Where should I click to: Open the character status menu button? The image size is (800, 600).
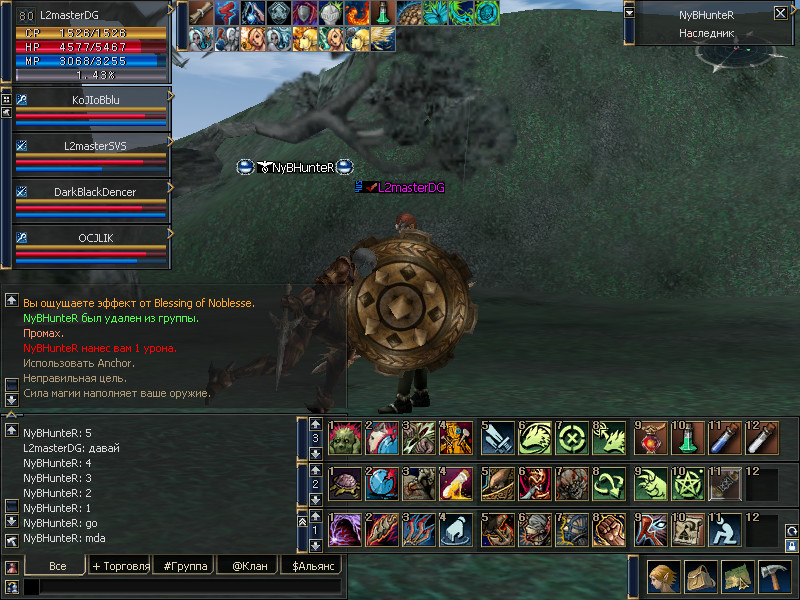tap(663, 578)
